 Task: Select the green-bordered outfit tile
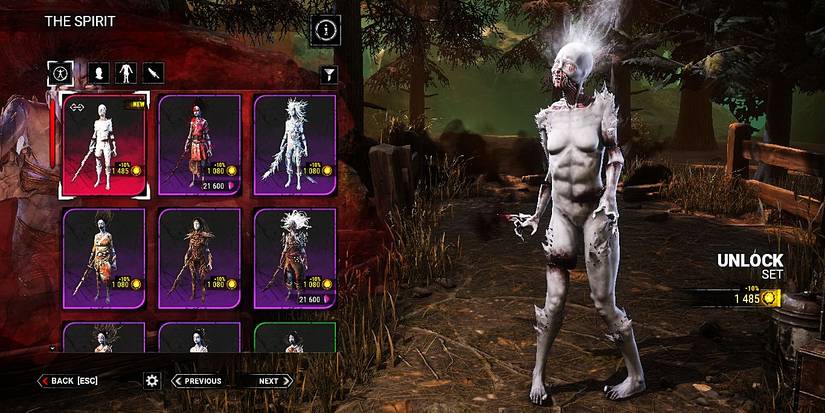tap(294, 338)
